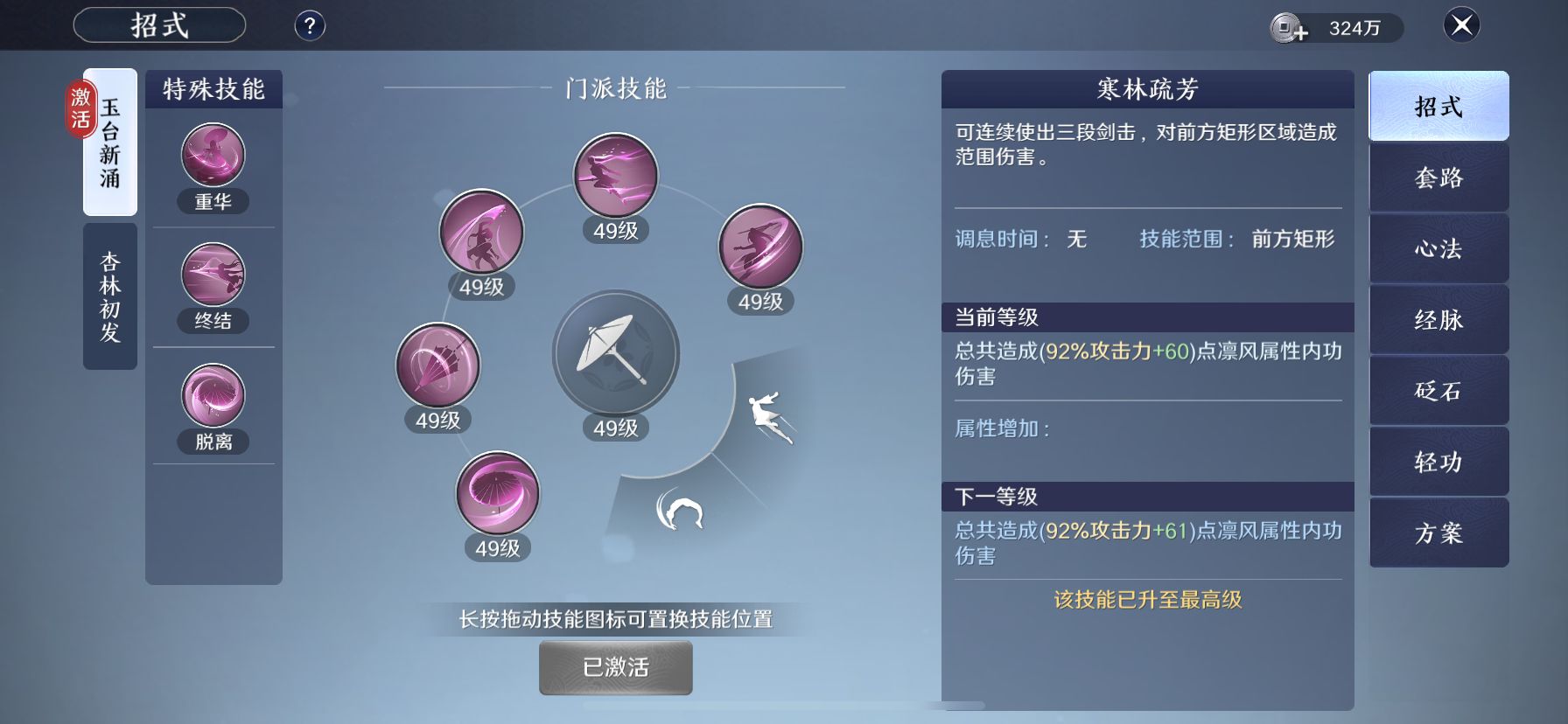
Task: Open the 套路 panel
Action: coord(1438,177)
